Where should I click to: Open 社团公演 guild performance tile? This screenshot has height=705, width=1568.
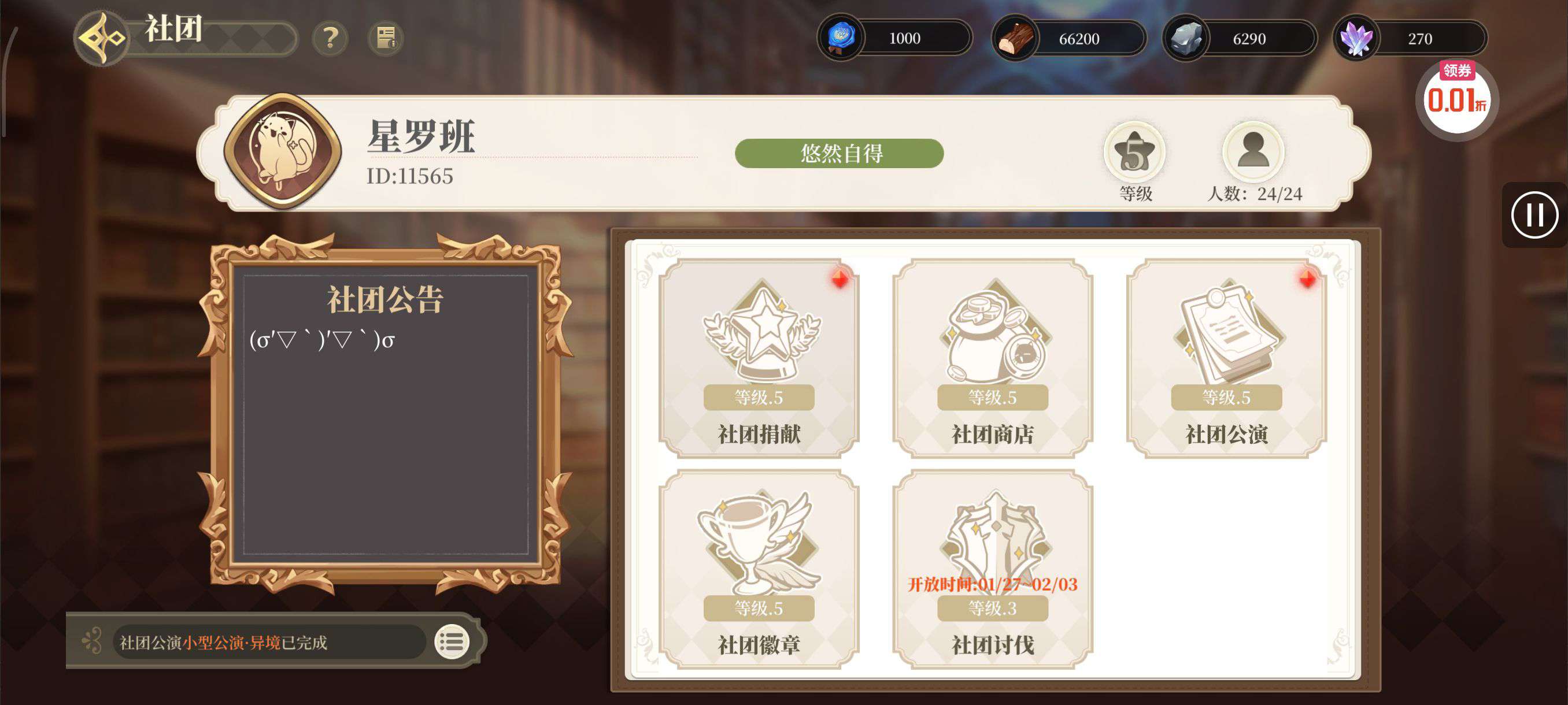(x=1226, y=358)
